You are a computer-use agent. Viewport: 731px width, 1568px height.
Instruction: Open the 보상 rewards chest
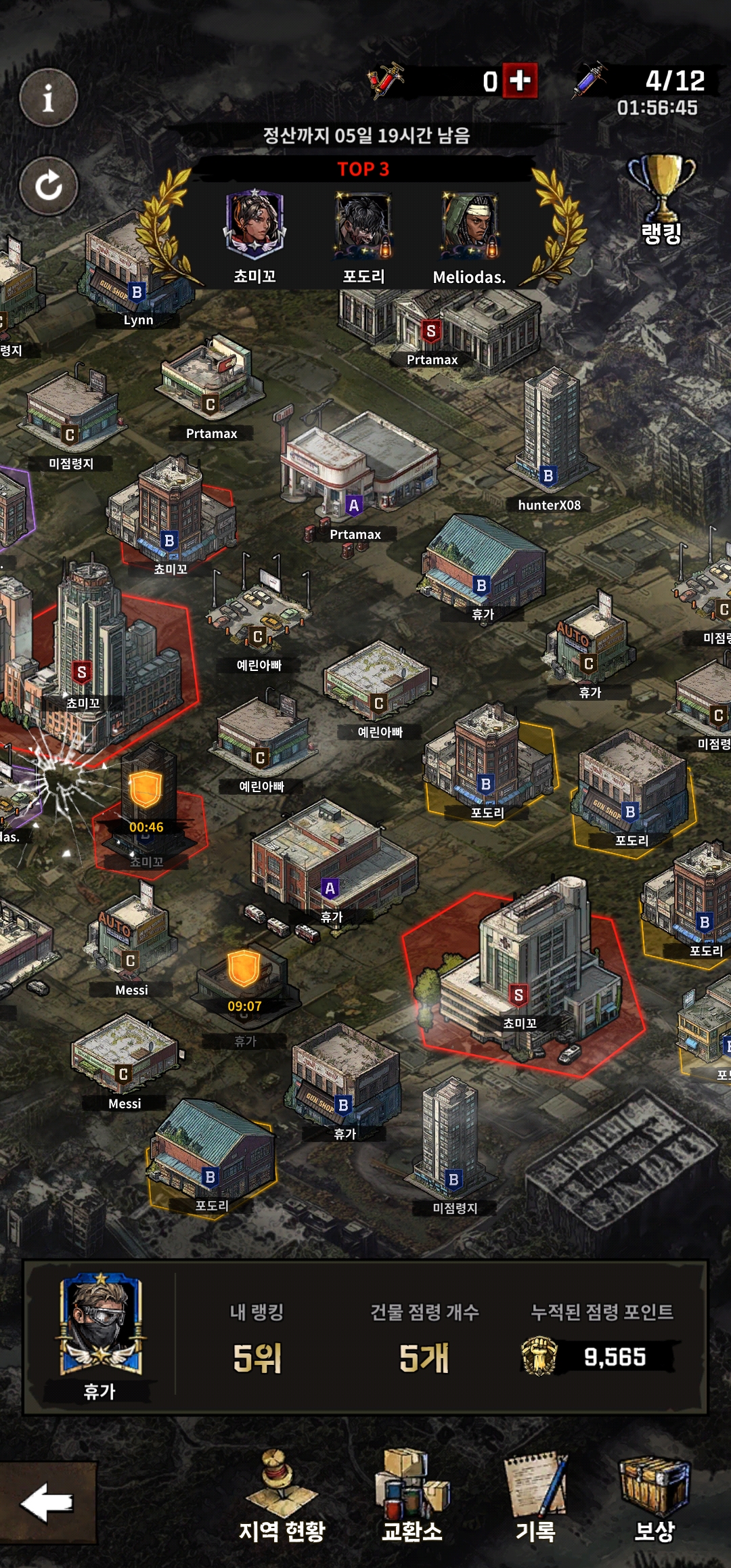click(x=654, y=1498)
